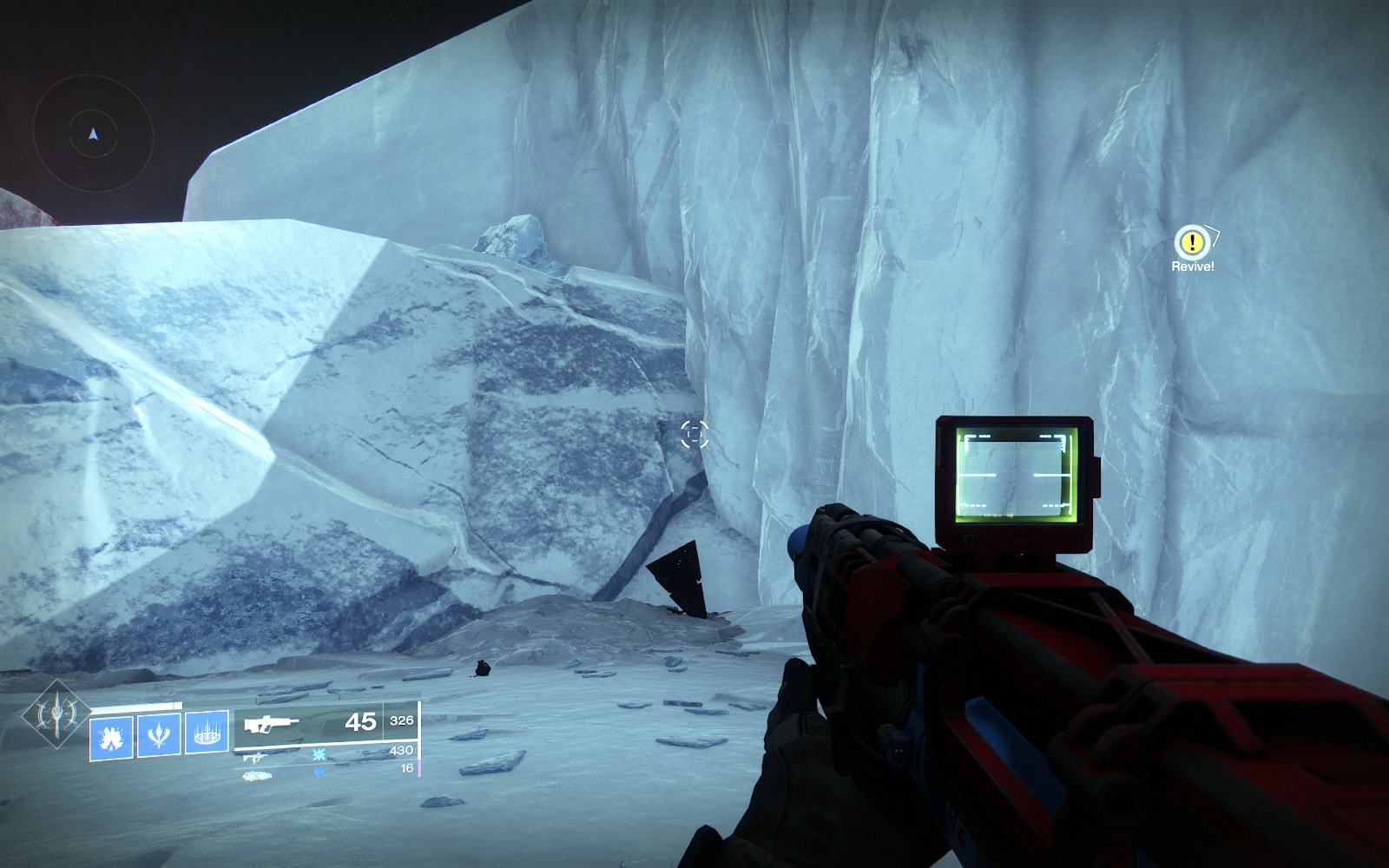The width and height of the screenshot is (1389, 868).
Task: Click the Revive! text label
Action: pos(1193,266)
